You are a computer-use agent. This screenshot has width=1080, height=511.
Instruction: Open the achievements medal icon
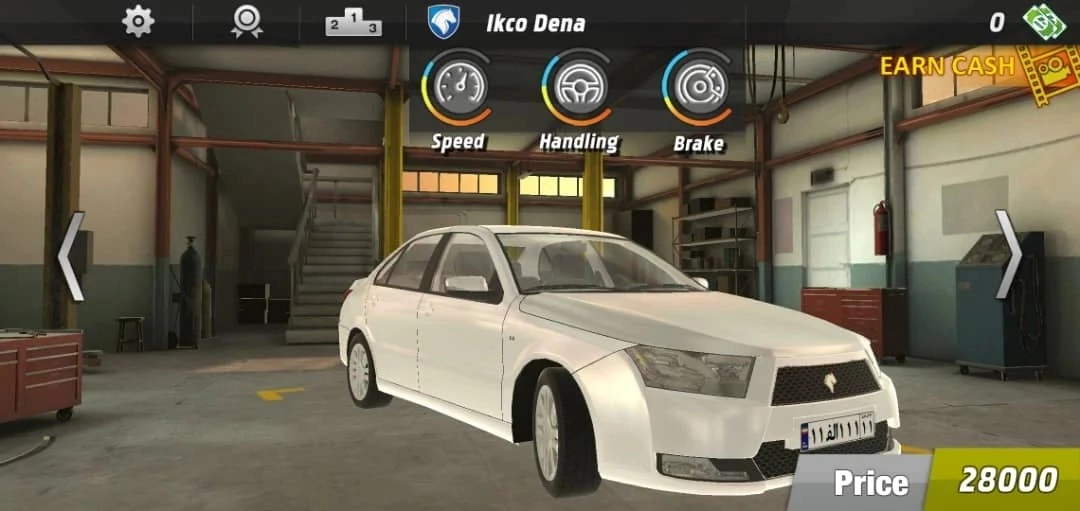[x=246, y=22]
